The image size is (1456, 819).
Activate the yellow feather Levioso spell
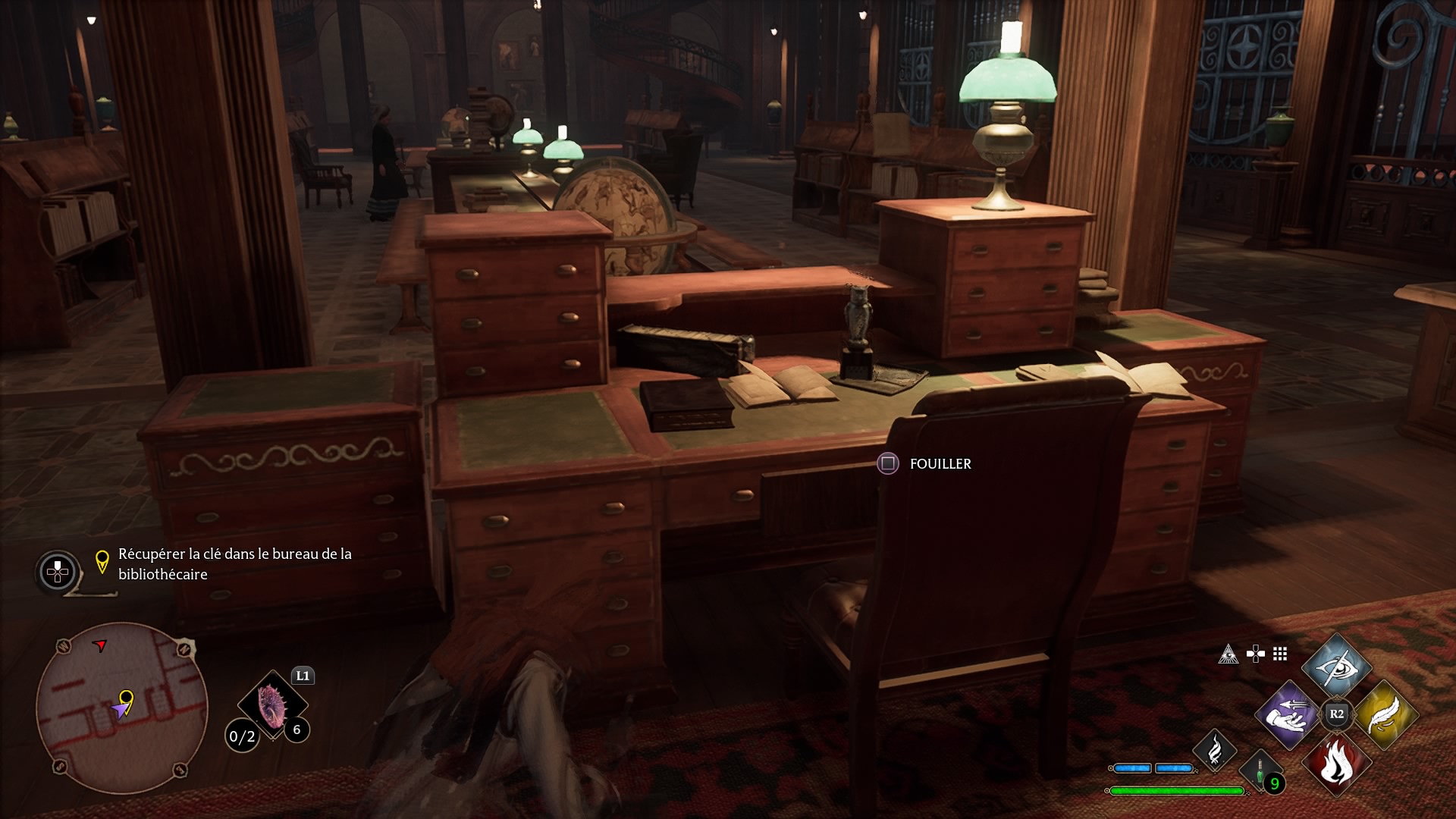point(1385,714)
